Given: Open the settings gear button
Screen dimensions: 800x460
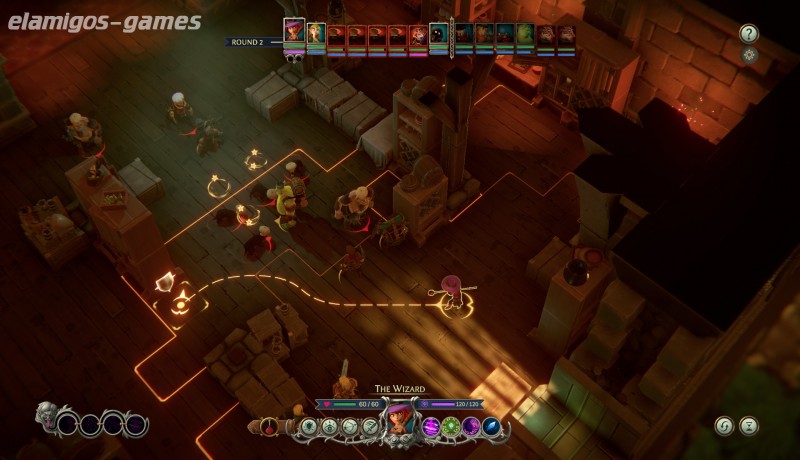Looking at the screenshot, I should coord(749,55).
